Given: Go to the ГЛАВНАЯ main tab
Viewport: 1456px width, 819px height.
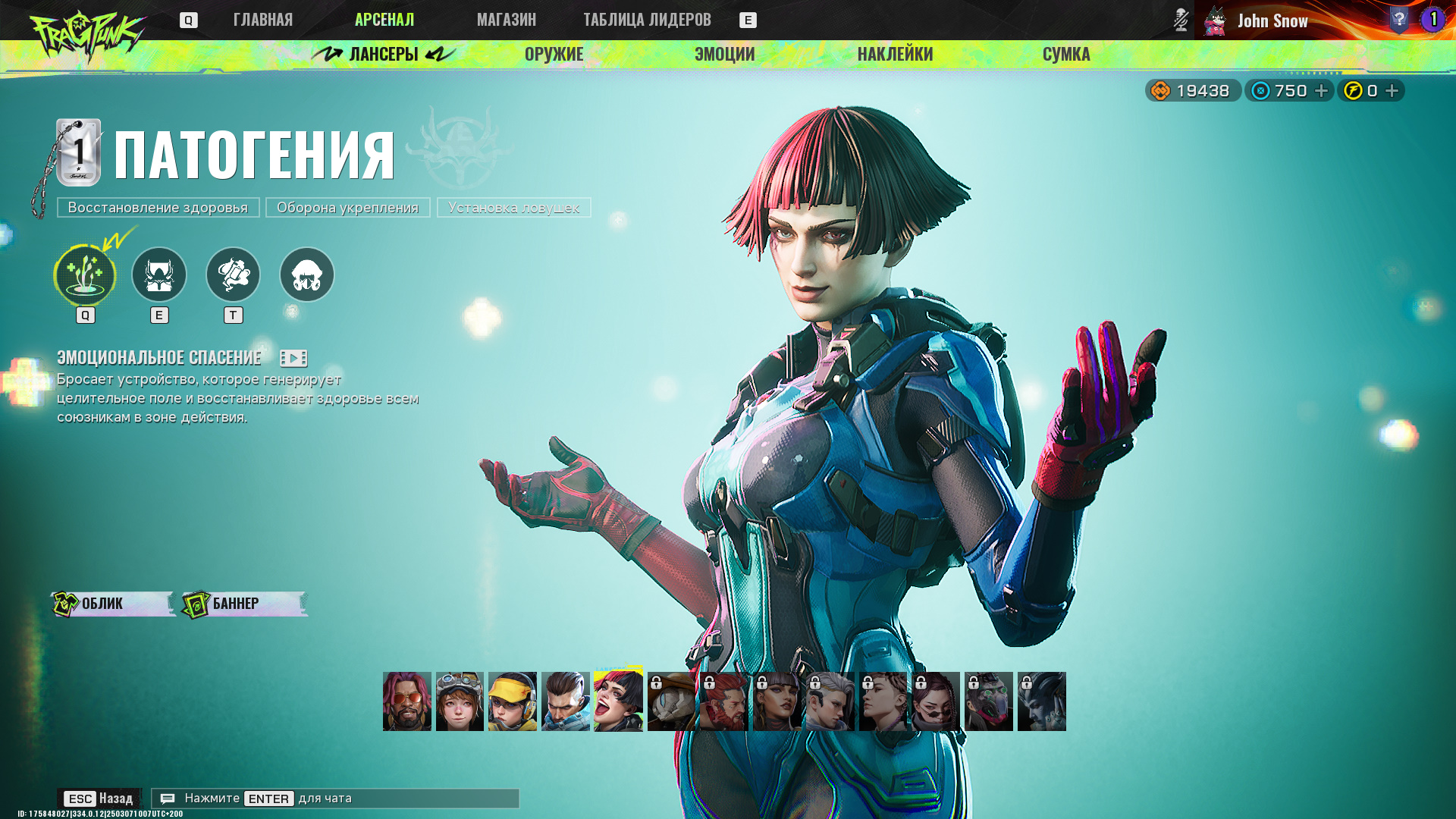Looking at the screenshot, I should 262,20.
